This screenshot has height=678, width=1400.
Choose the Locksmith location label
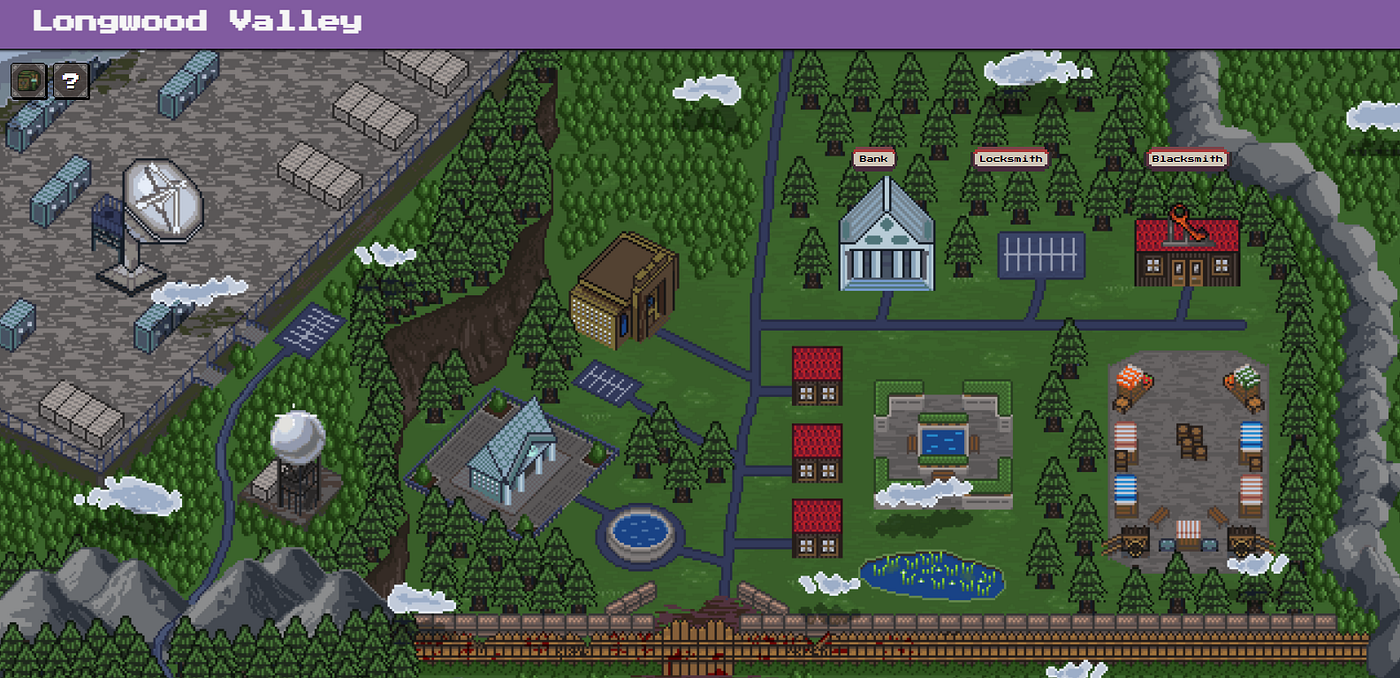1010,159
